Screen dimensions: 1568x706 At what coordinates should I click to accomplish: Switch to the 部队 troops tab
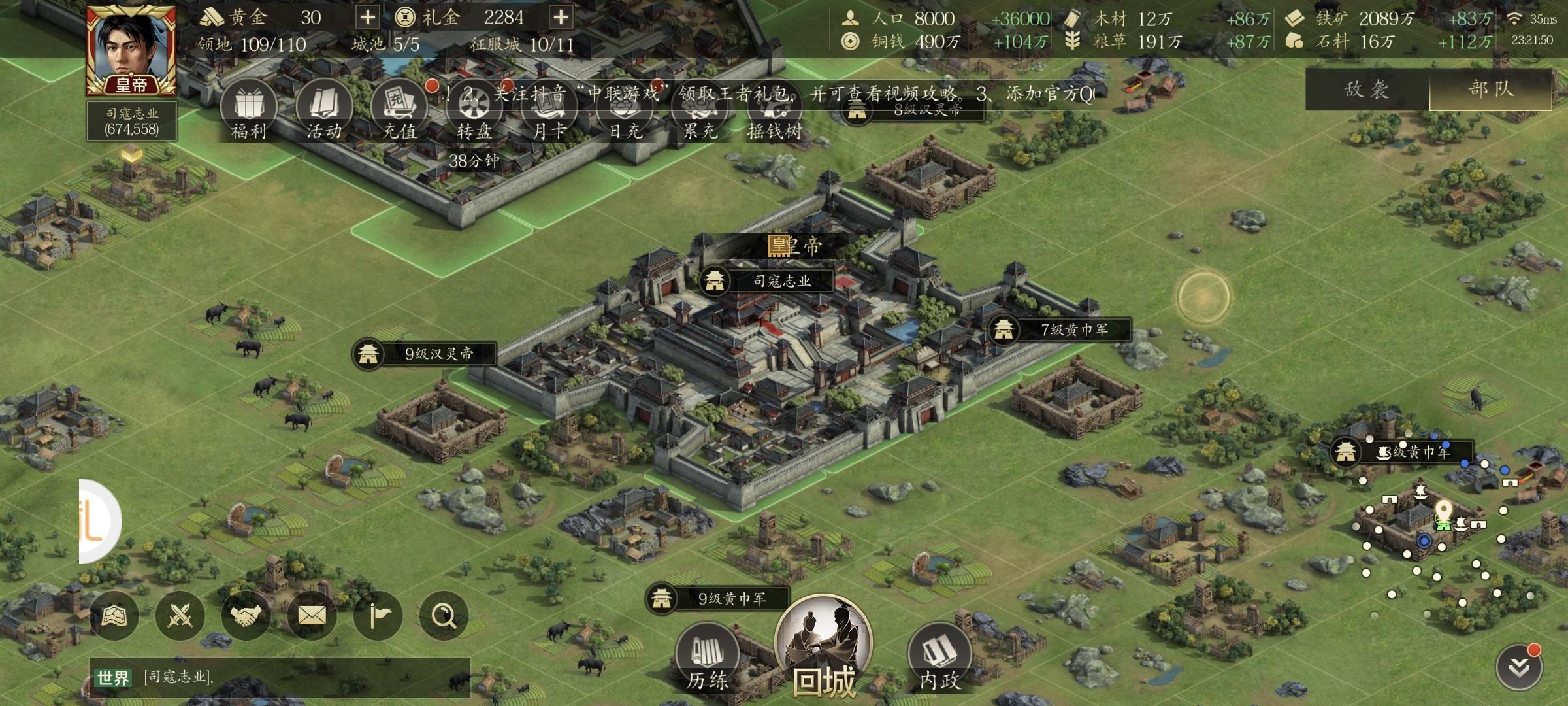(1491, 90)
